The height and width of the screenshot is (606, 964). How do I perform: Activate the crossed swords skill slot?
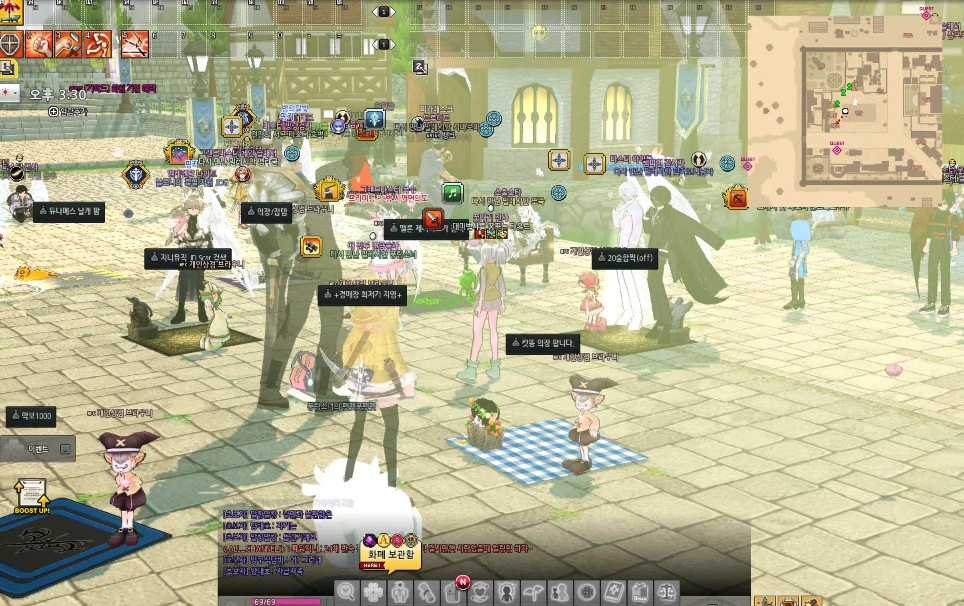click(134, 44)
